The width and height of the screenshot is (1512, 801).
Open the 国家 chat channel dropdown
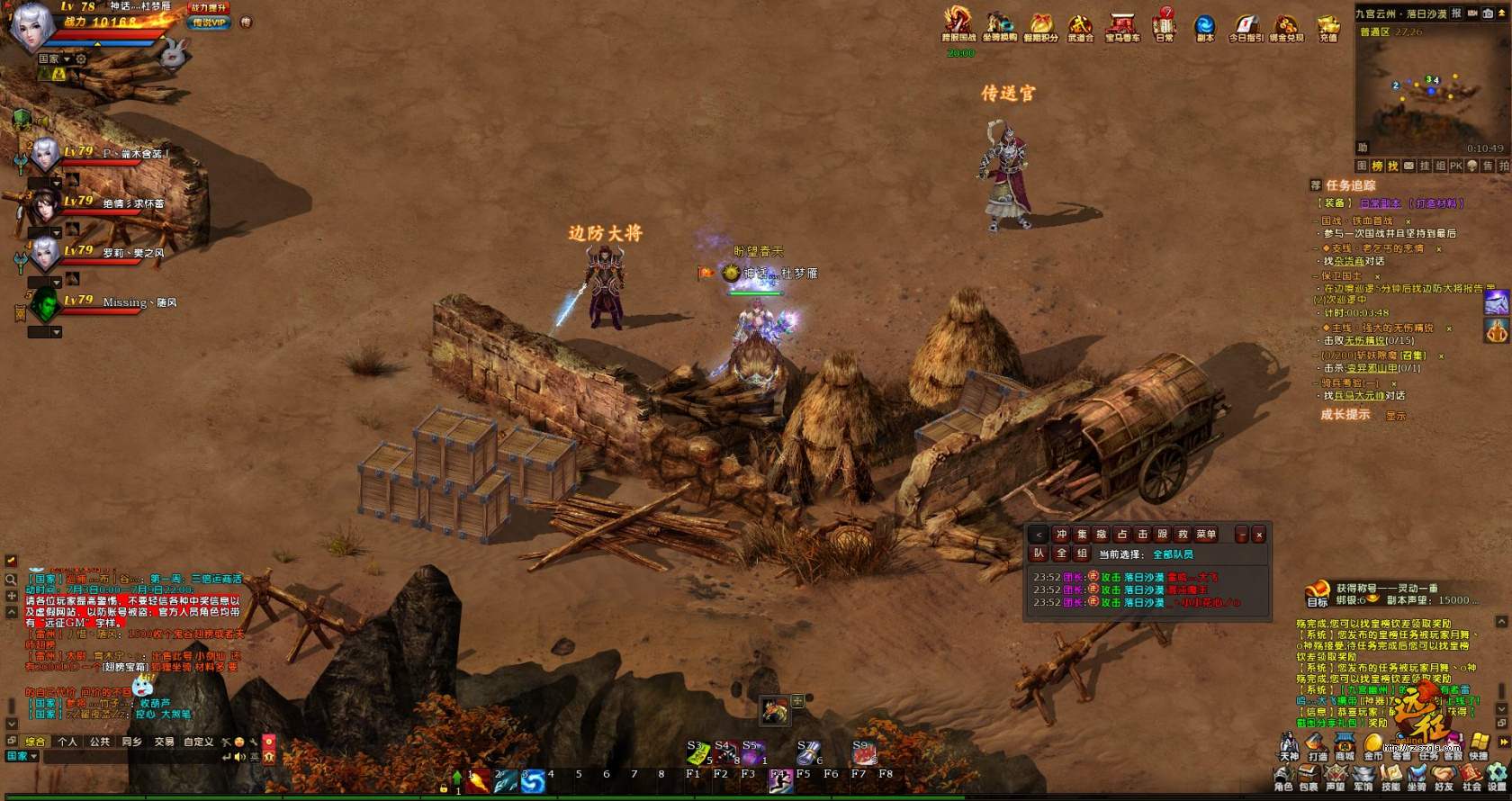click(22, 757)
